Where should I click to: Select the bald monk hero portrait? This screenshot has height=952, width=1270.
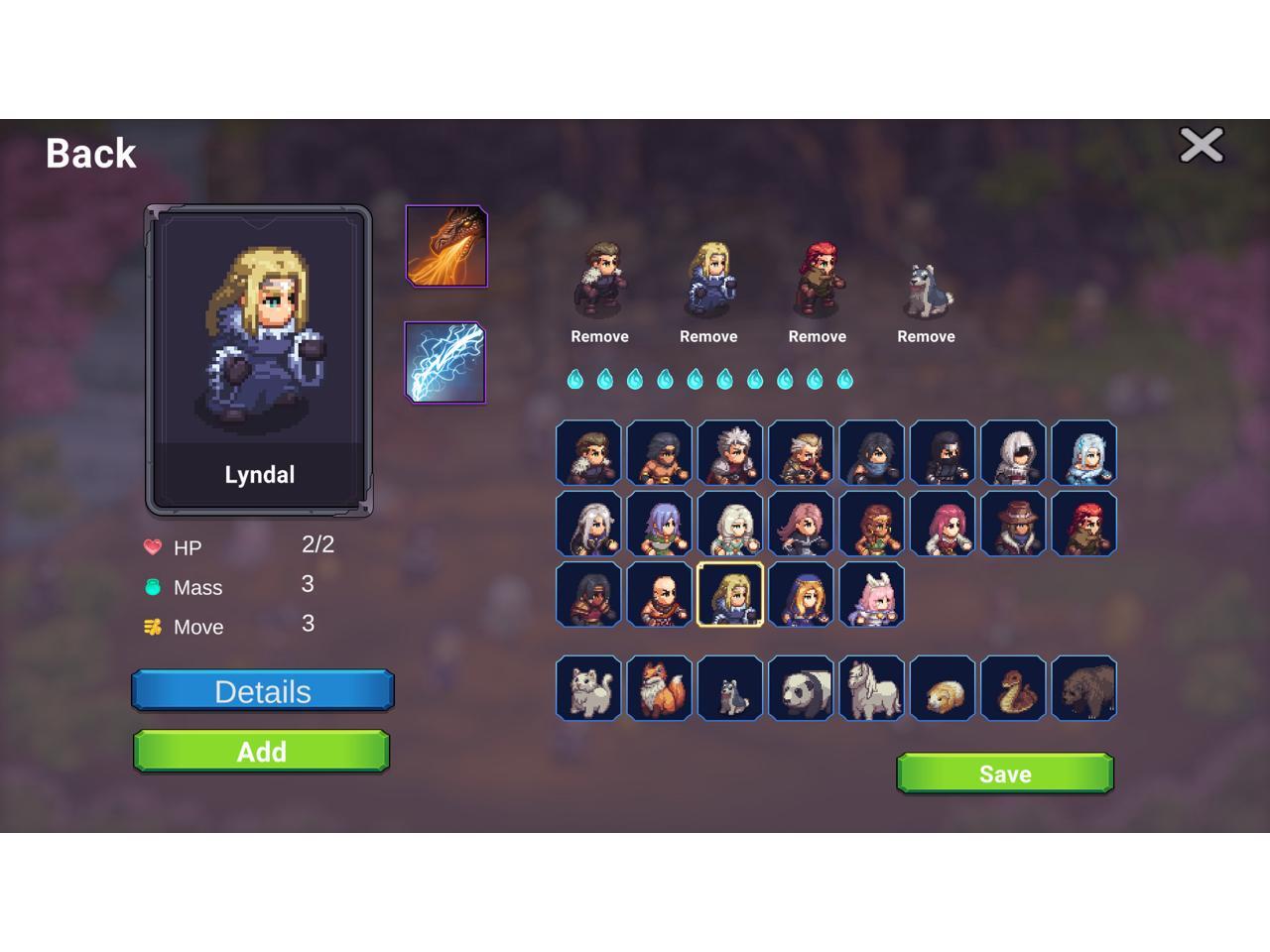coord(660,595)
